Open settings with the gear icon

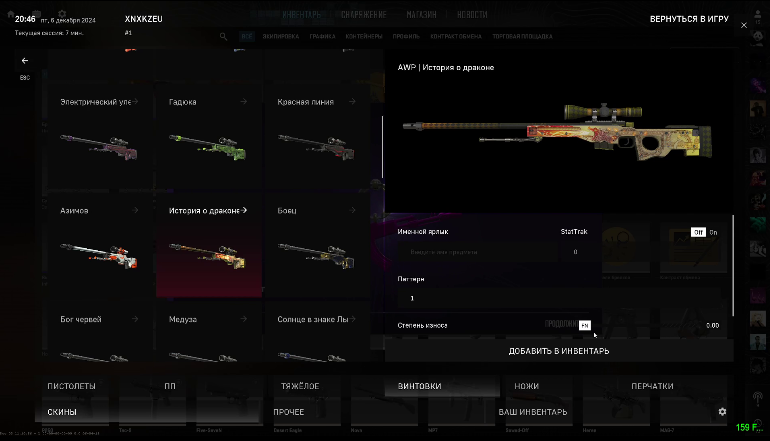[x=722, y=411]
